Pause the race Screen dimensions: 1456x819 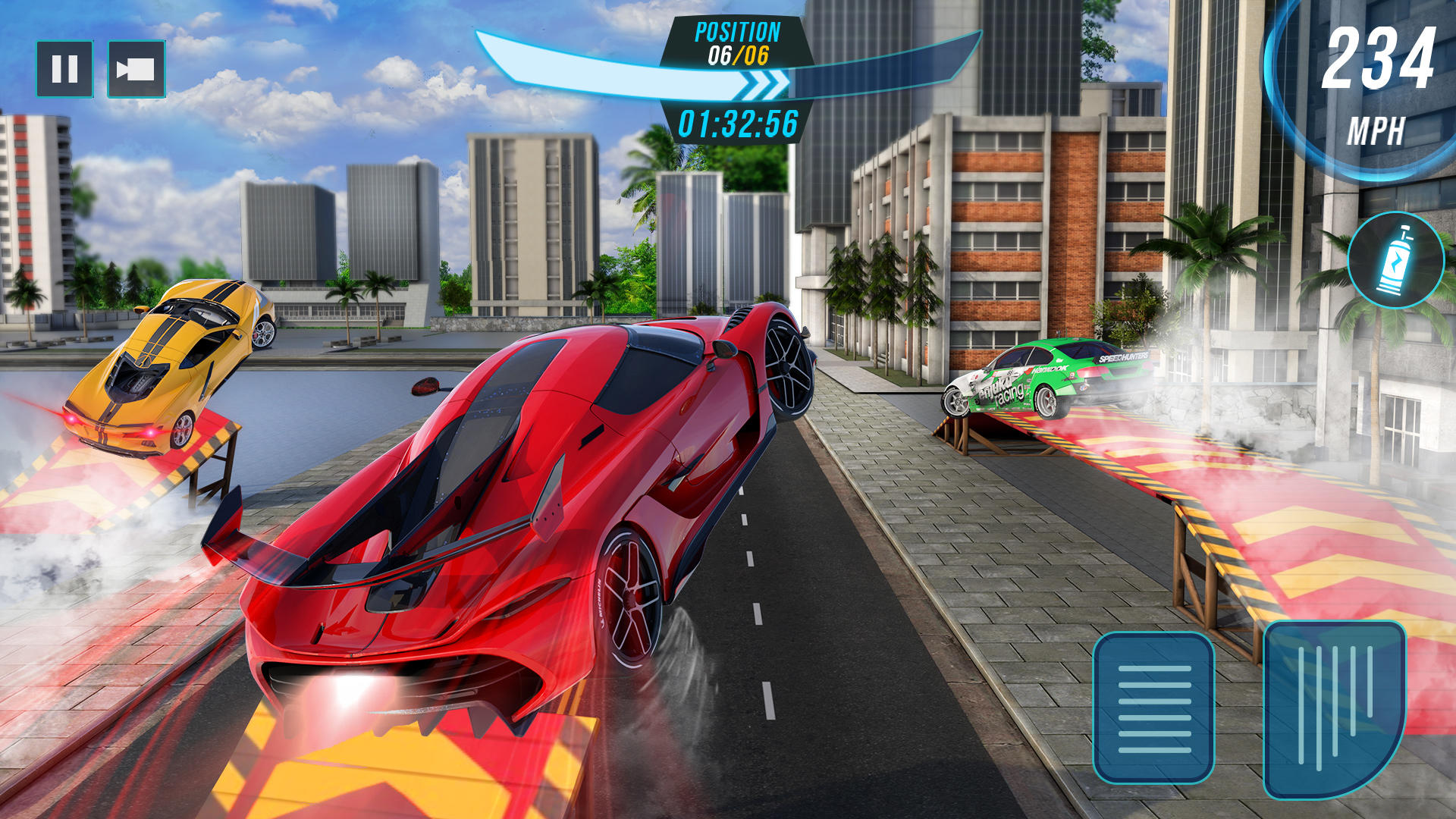(64, 69)
